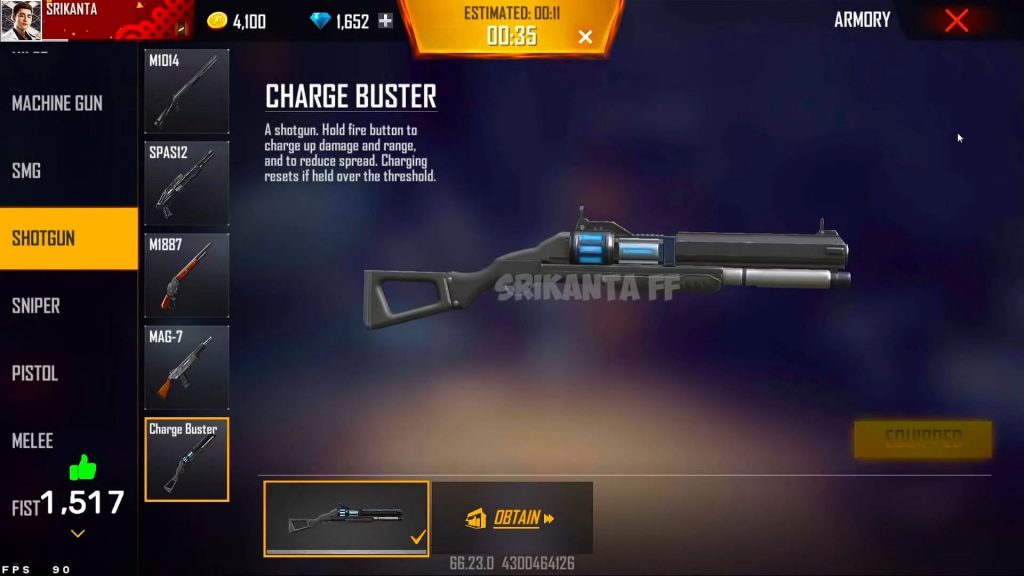Open the SMG weapon category
Screen dimensions: 1024x576
(27, 171)
